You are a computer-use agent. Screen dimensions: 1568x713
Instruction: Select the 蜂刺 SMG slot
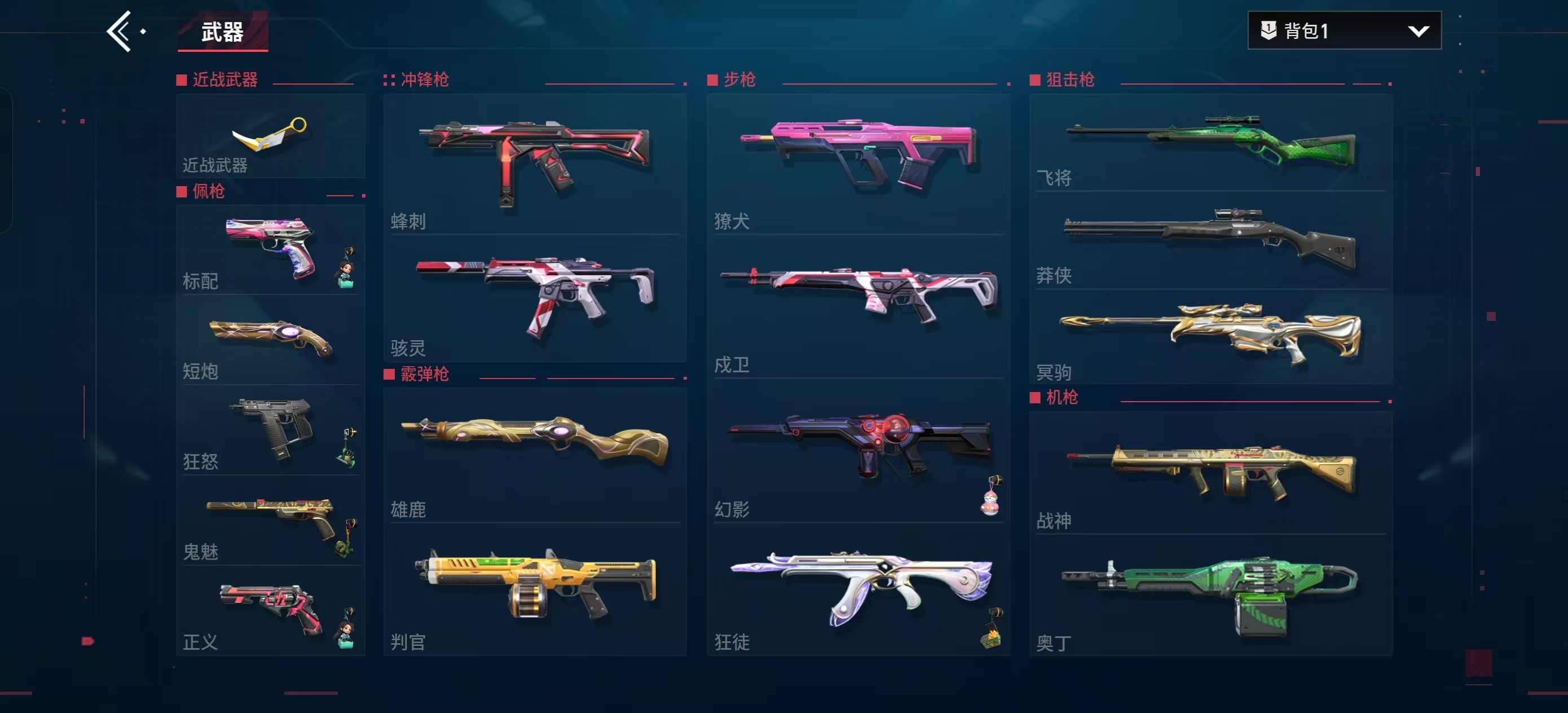[x=535, y=163]
